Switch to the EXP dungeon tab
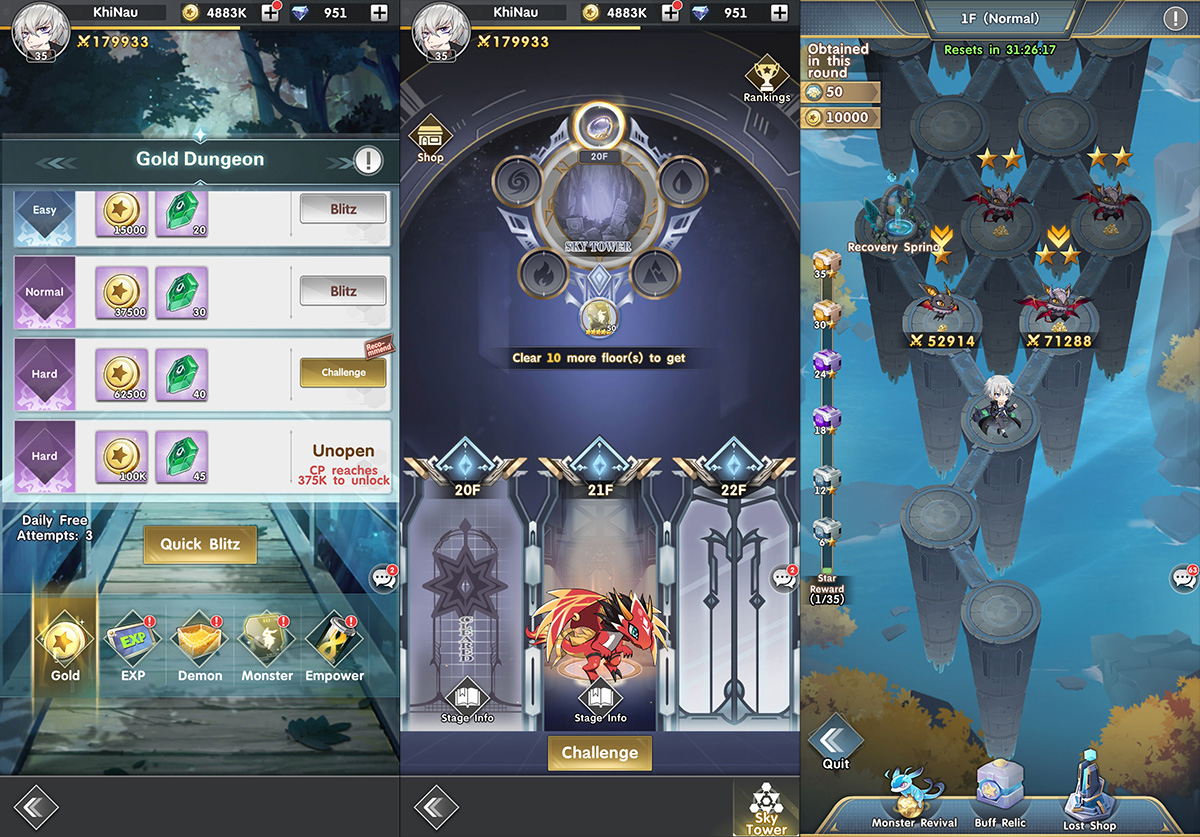This screenshot has height=837, width=1200. 134,645
